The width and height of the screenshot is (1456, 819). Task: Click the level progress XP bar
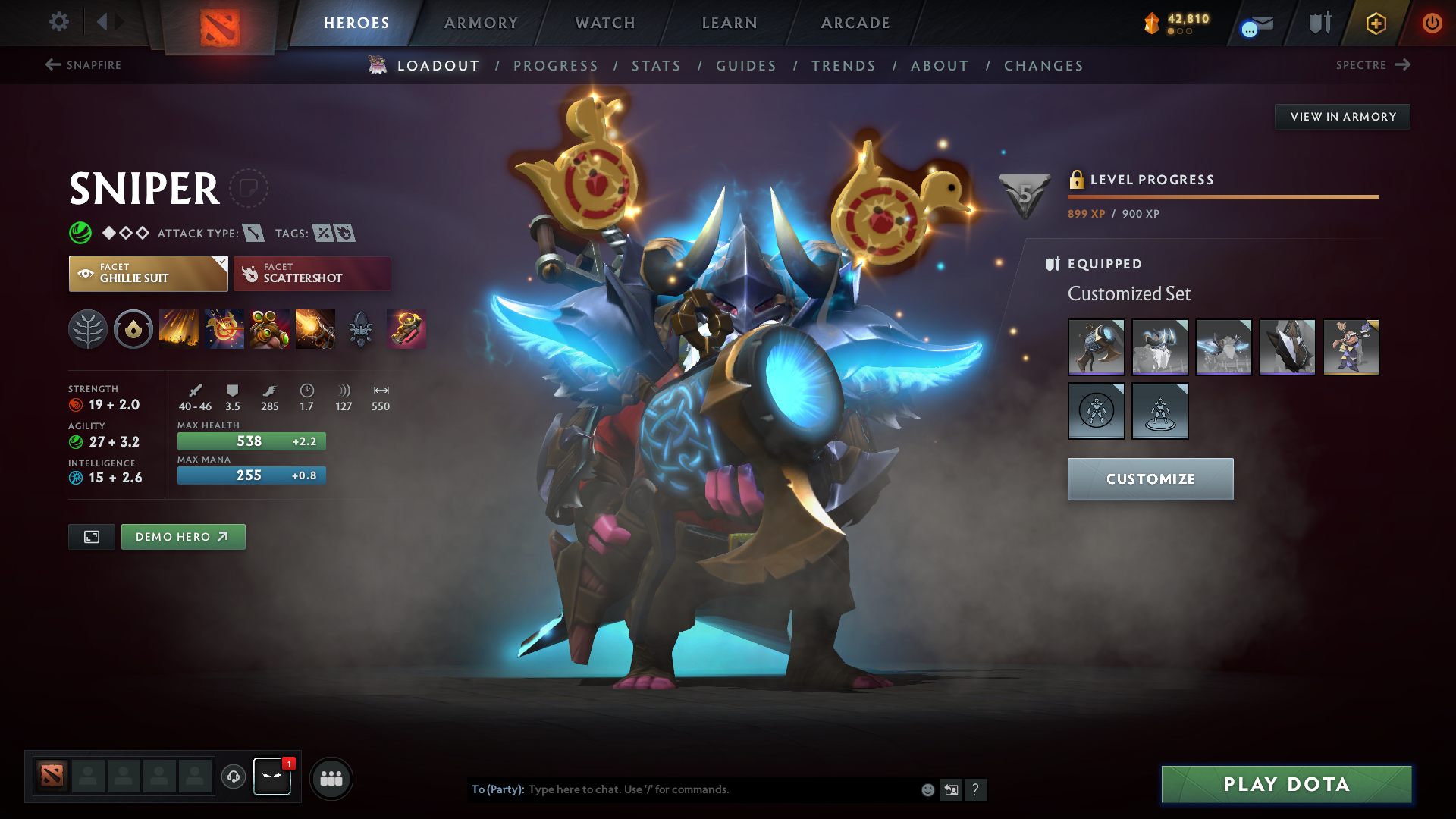point(1221,197)
